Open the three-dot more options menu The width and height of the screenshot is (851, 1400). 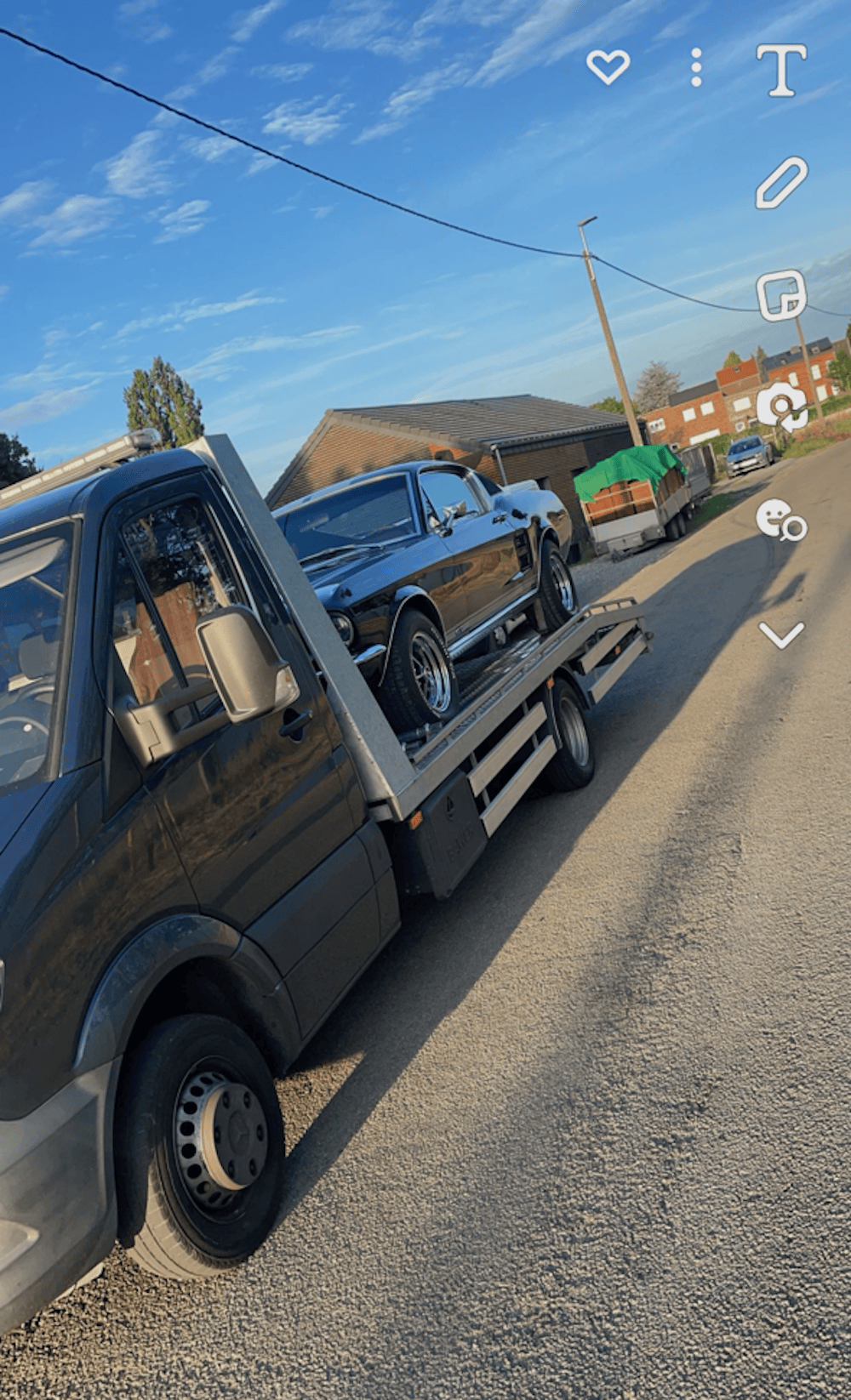click(x=696, y=67)
